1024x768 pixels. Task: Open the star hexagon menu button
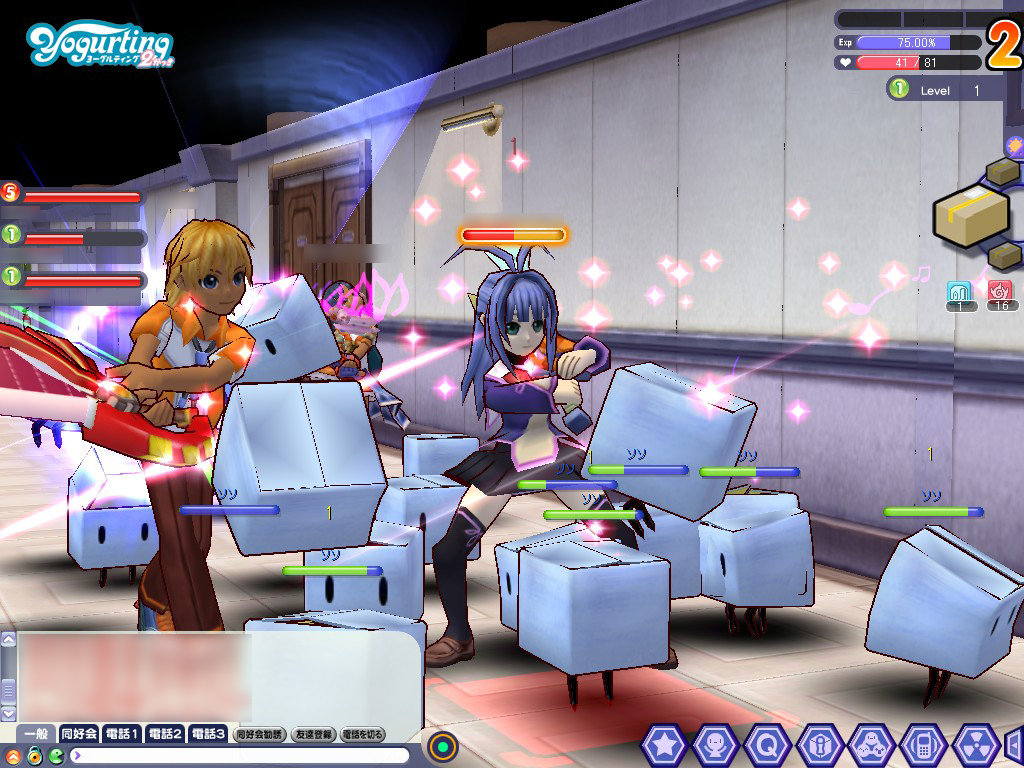(x=663, y=744)
